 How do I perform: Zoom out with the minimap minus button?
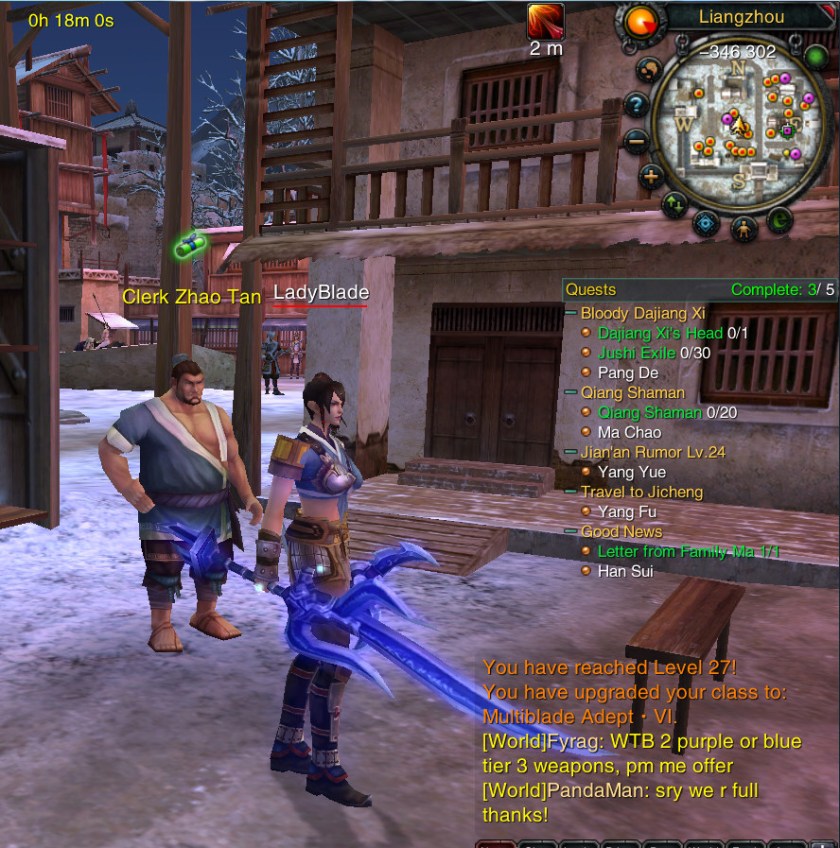638,141
